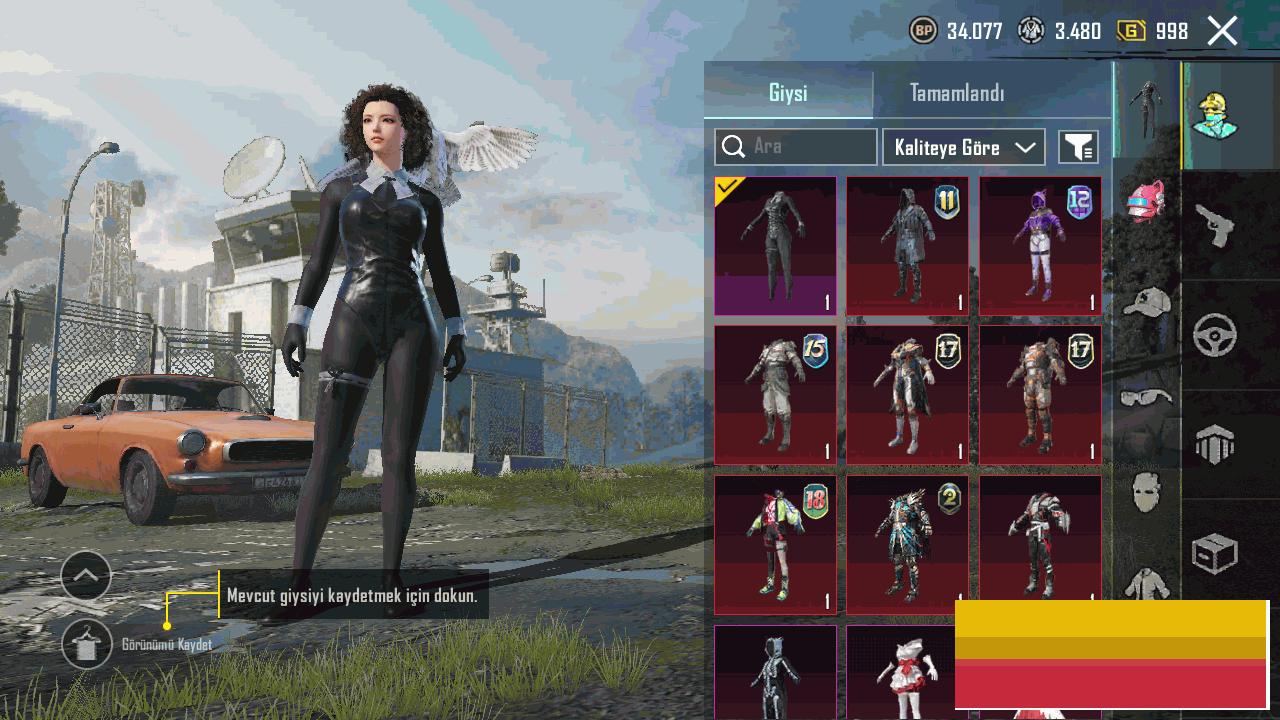Screen dimensions: 1280x720
Task: Open the Kaliteye Göre sort dropdown
Action: pos(964,147)
